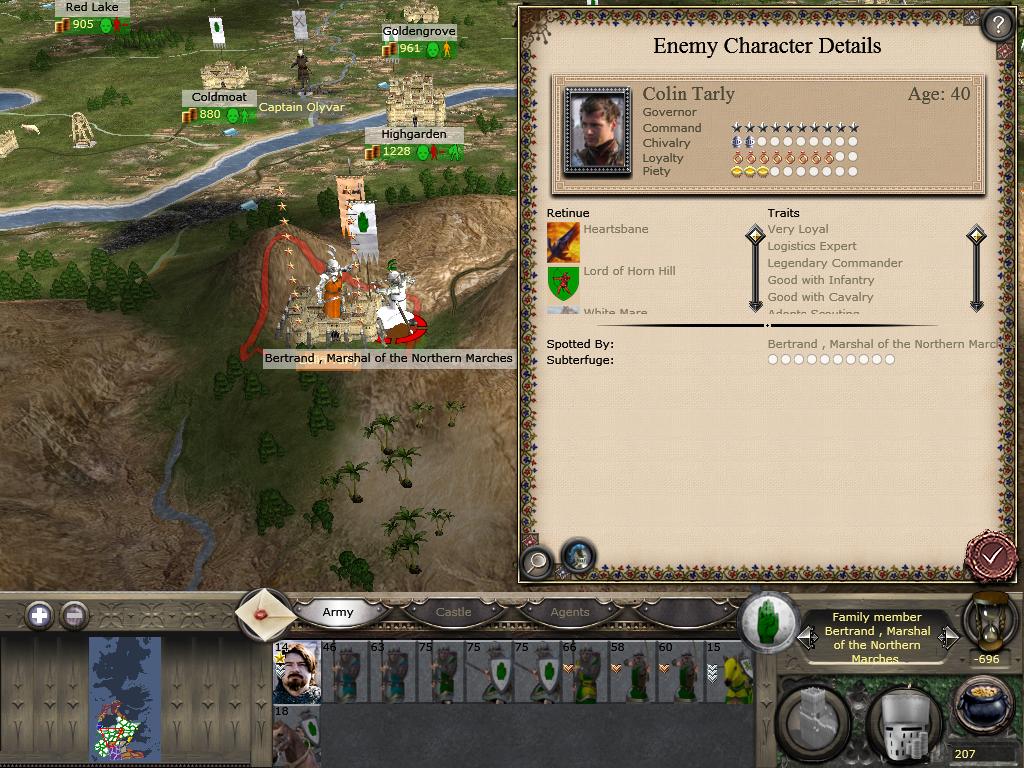Open the help question mark button
1024x768 pixels.
coord(997,24)
